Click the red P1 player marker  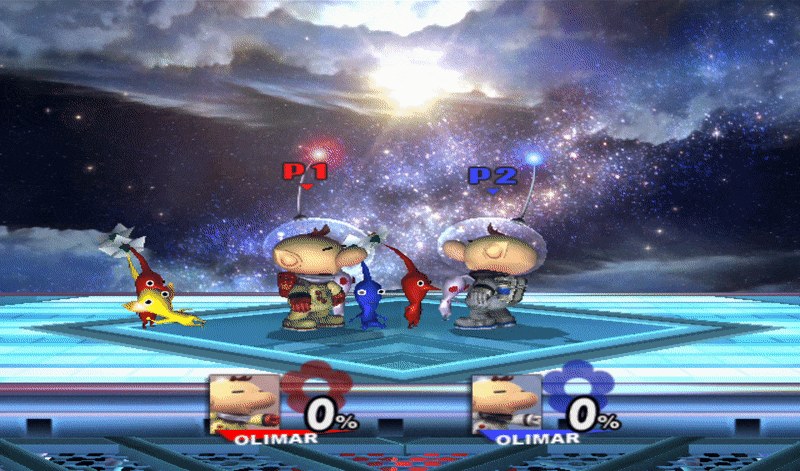pyautogui.click(x=306, y=173)
